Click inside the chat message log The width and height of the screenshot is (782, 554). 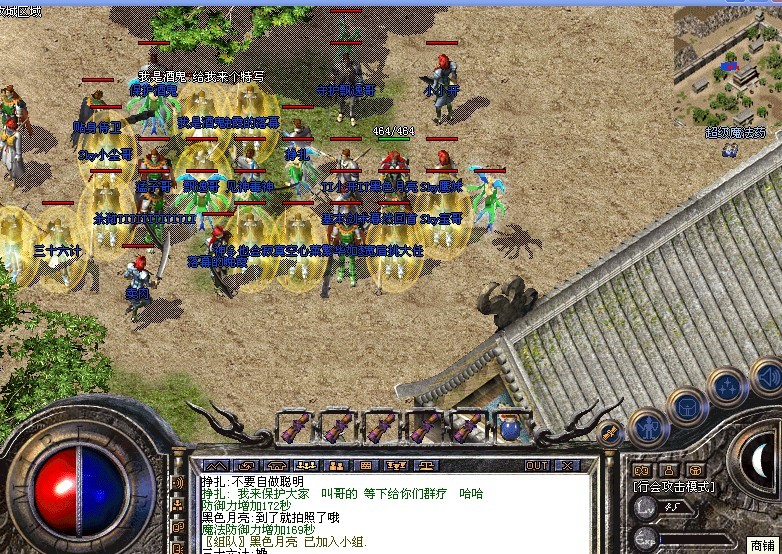pos(390,510)
